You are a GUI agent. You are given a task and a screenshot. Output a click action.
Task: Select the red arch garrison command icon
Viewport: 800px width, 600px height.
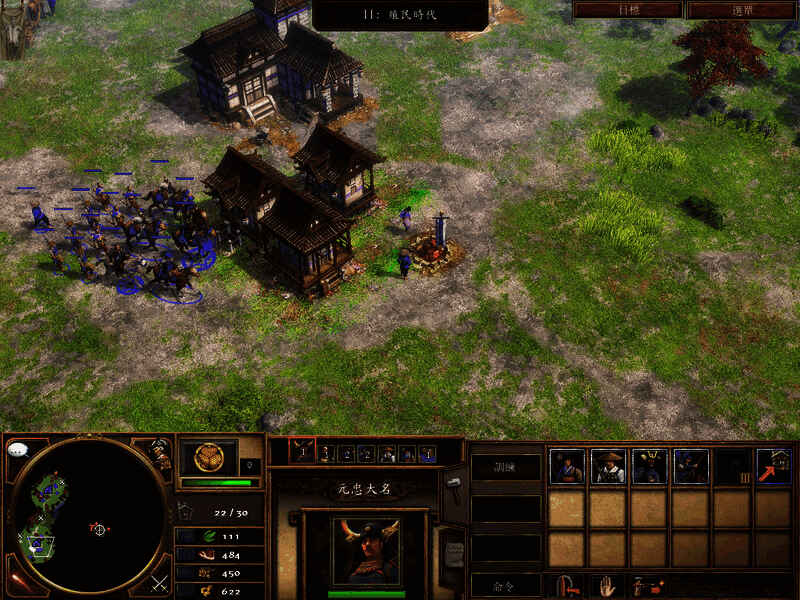565,585
